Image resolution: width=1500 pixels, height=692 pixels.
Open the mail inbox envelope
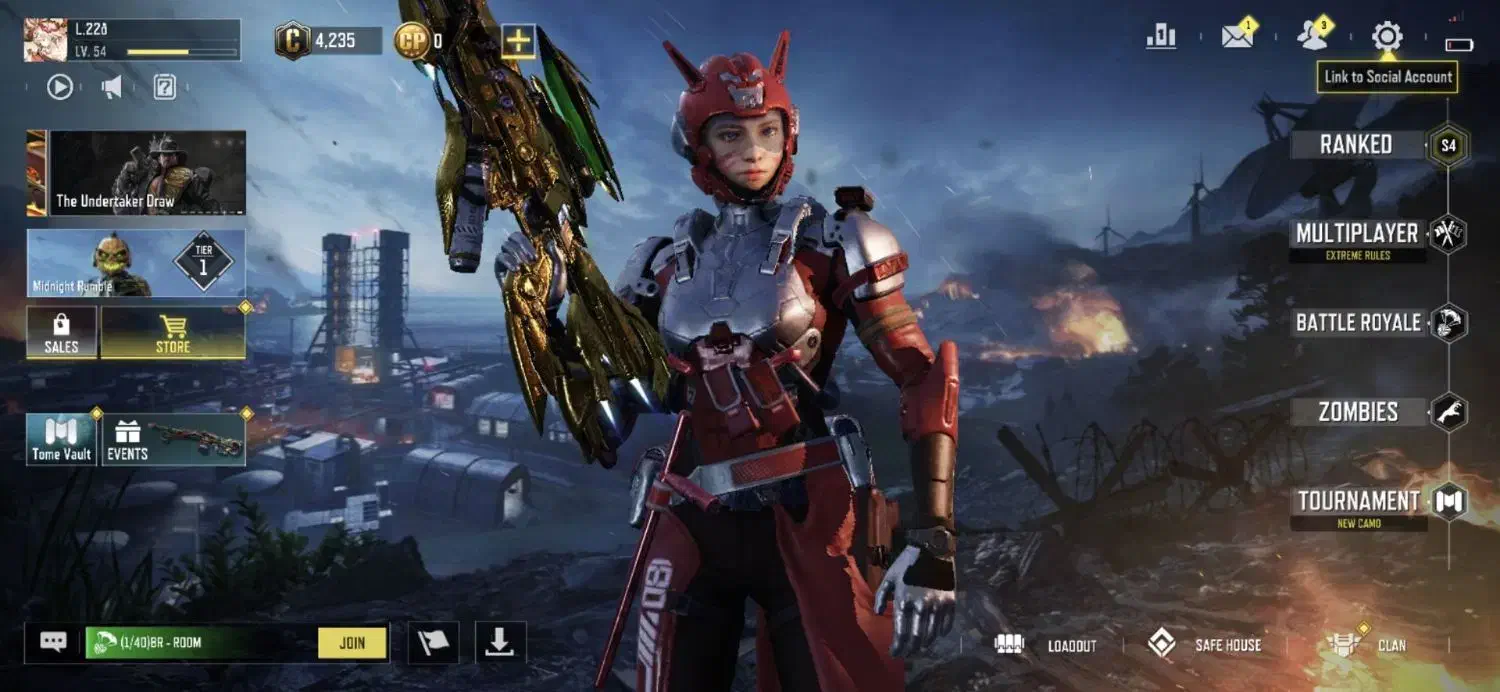(x=1237, y=37)
